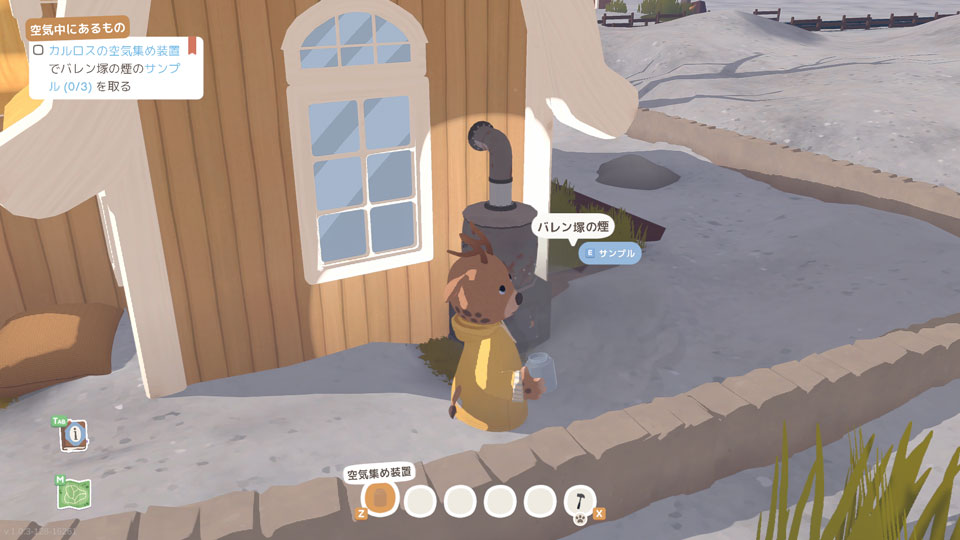
Task: Open the journal info icon
Action: click(75, 436)
